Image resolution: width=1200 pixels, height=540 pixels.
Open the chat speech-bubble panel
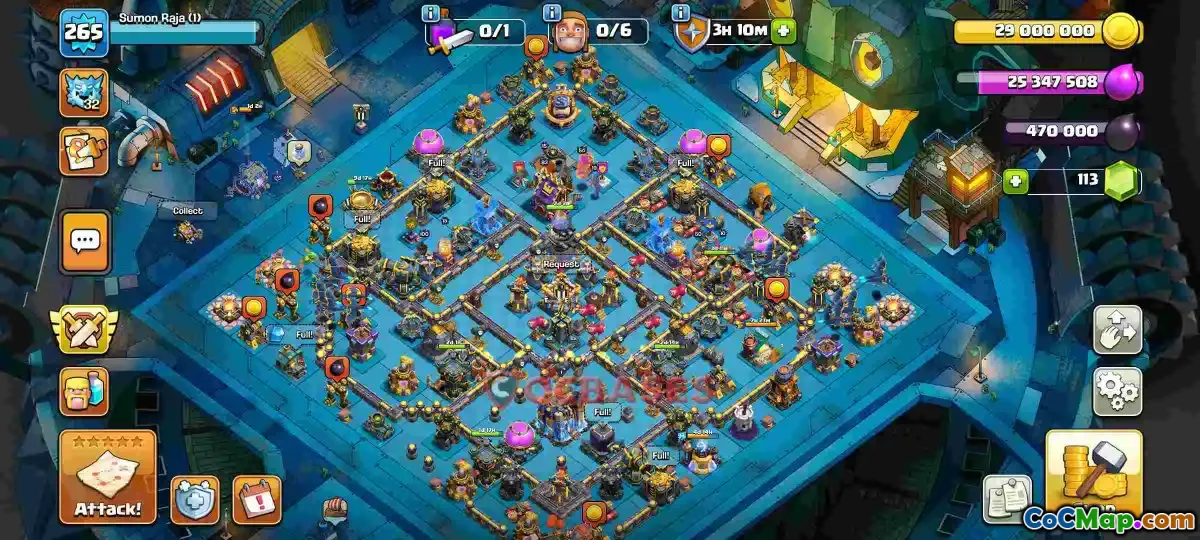(x=85, y=241)
